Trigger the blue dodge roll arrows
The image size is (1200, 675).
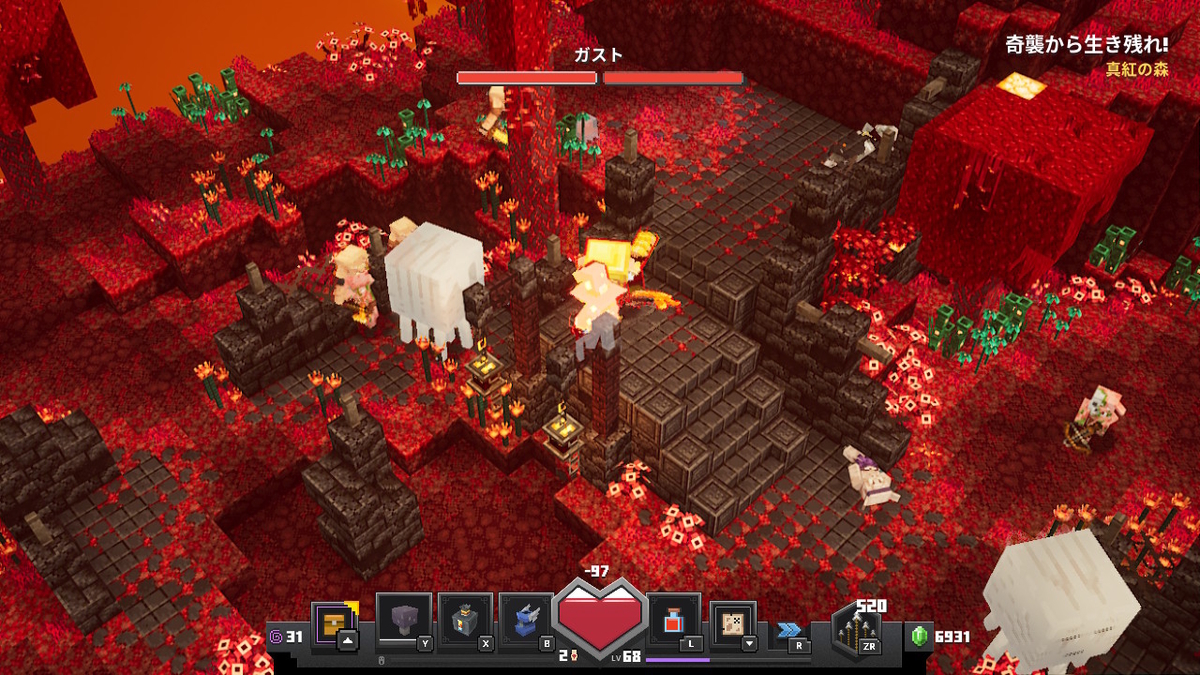pyautogui.click(x=789, y=630)
